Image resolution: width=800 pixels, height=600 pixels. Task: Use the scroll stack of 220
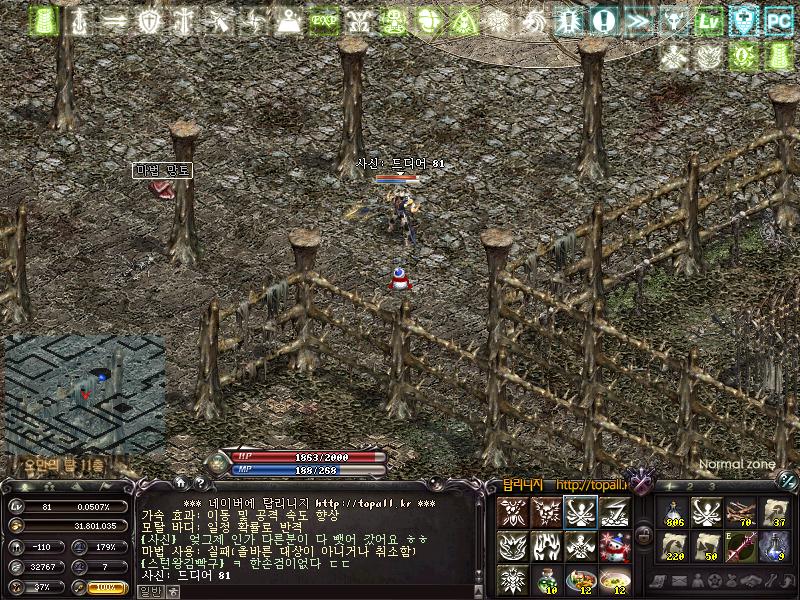(x=674, y=547)
